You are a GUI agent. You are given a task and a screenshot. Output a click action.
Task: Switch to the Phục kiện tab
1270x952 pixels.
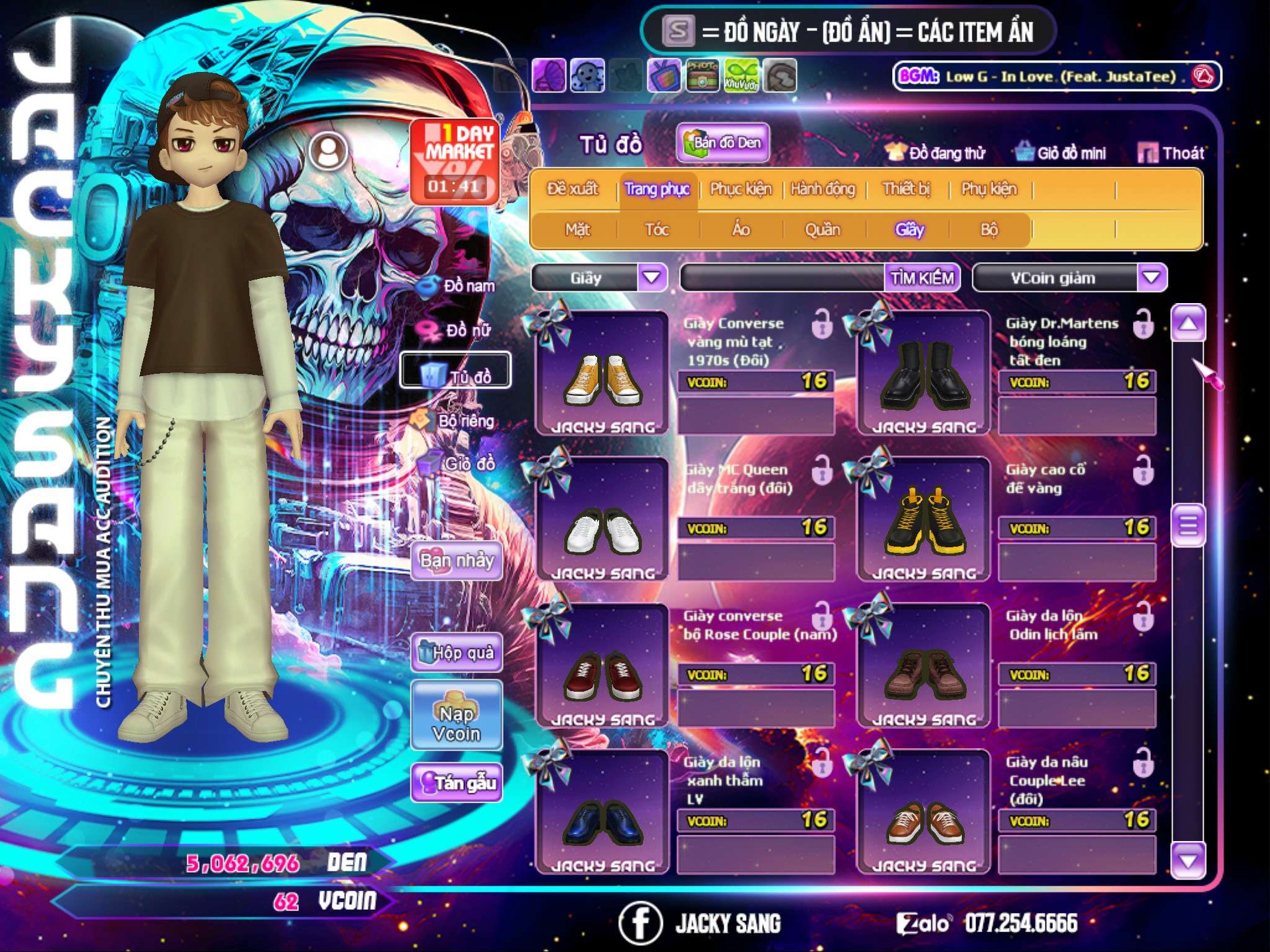coord(740,189)
